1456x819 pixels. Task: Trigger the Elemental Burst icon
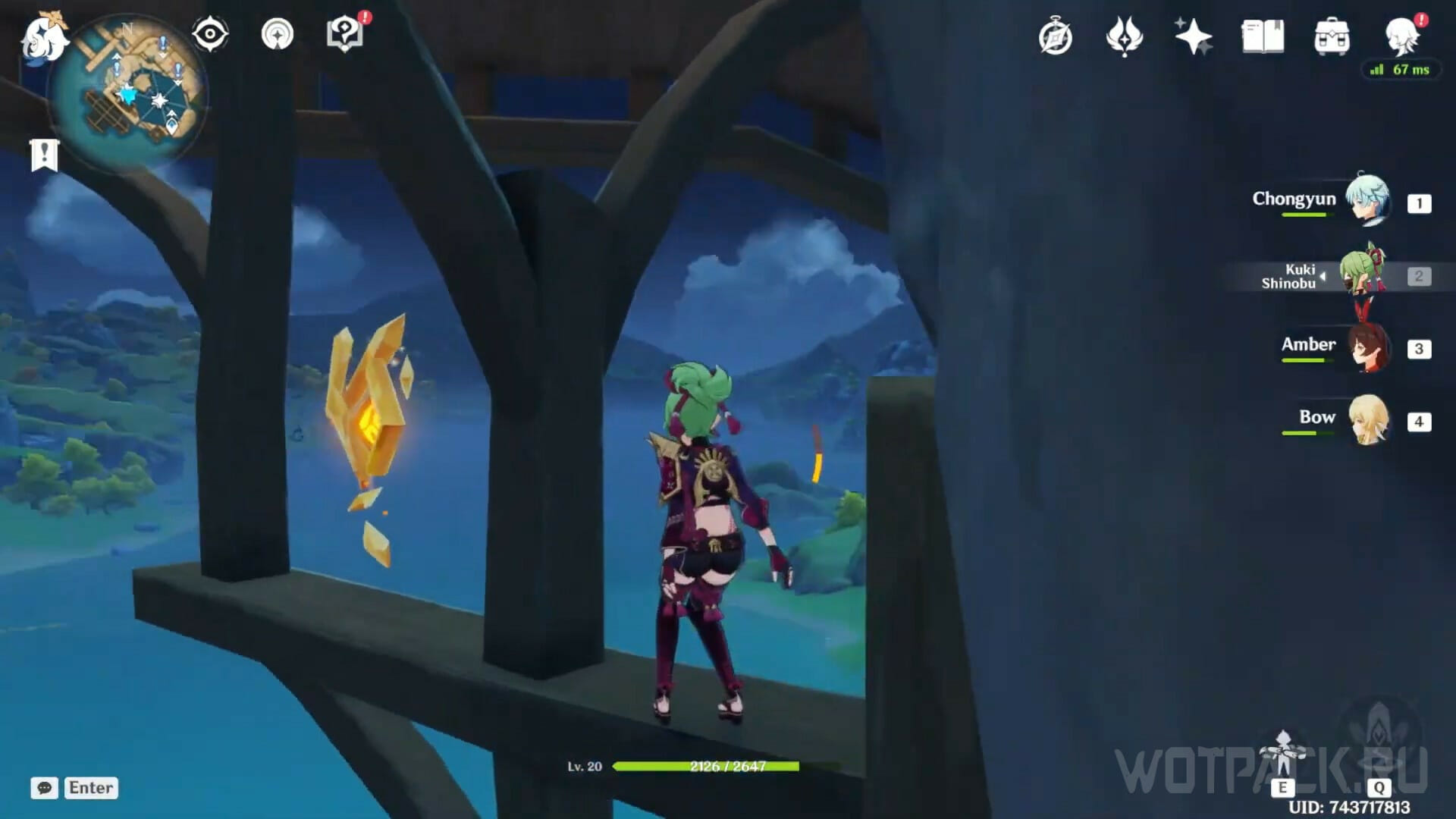click(x=1379, y=739)
